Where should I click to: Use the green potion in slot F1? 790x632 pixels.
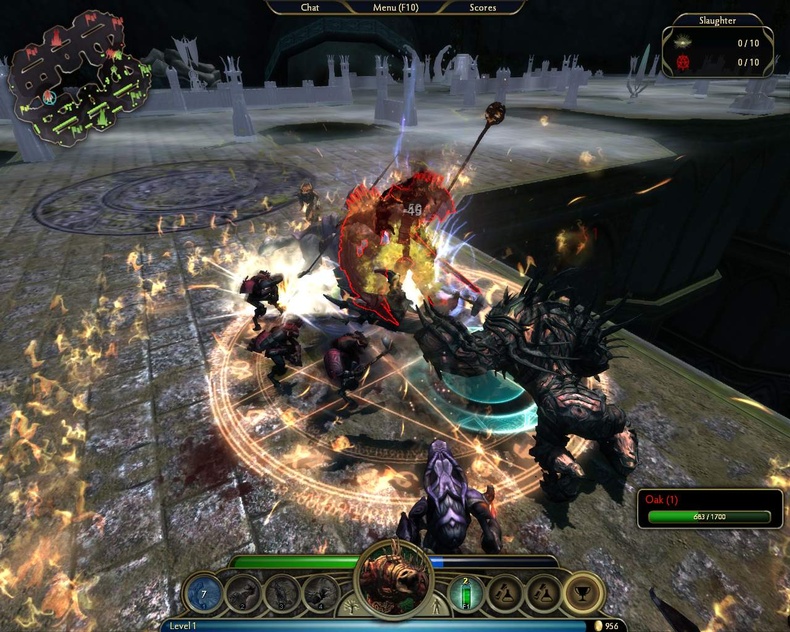(464, 593)
